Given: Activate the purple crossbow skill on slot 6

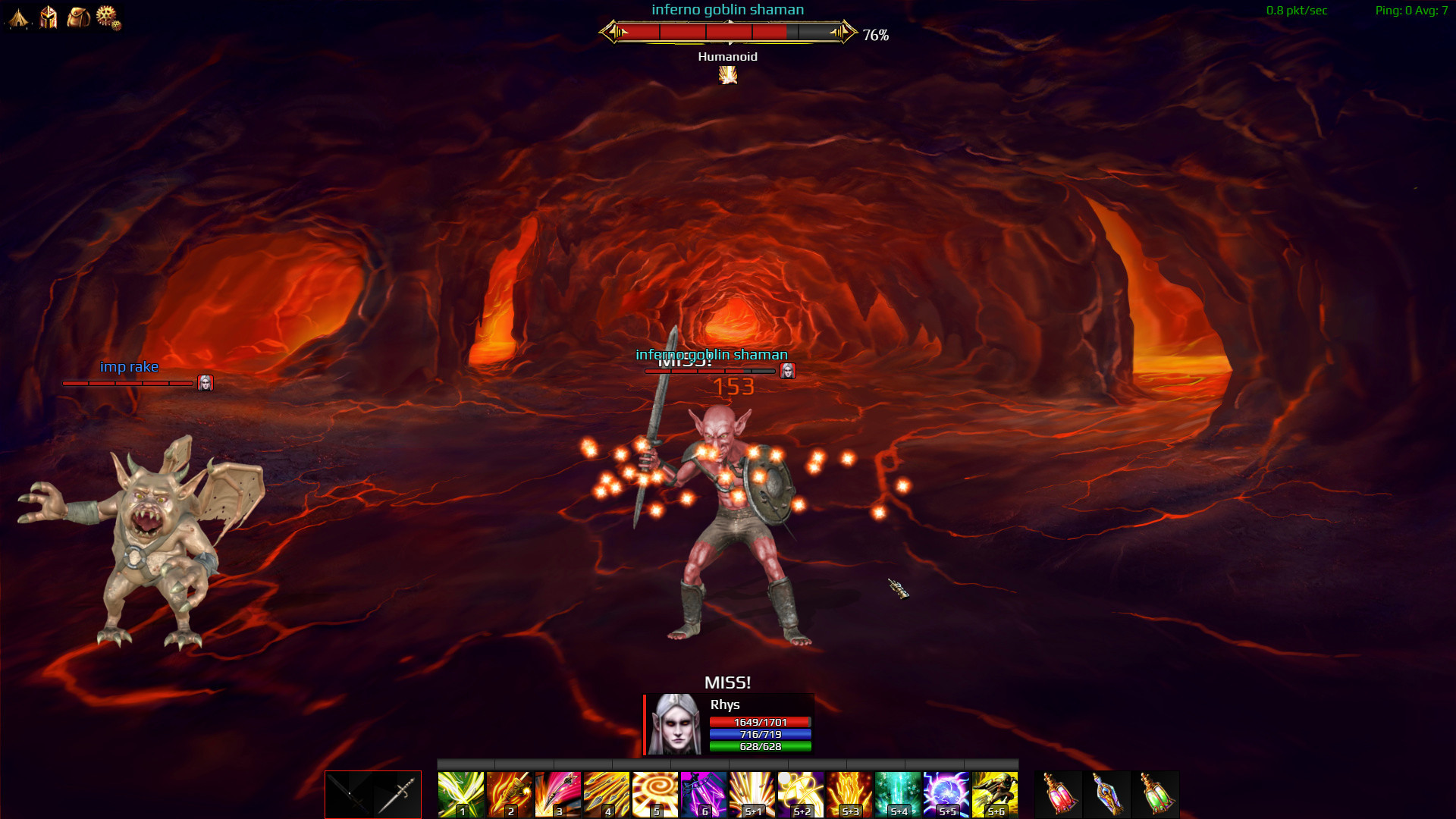Looking at the screenshot, I should [704, 794].
